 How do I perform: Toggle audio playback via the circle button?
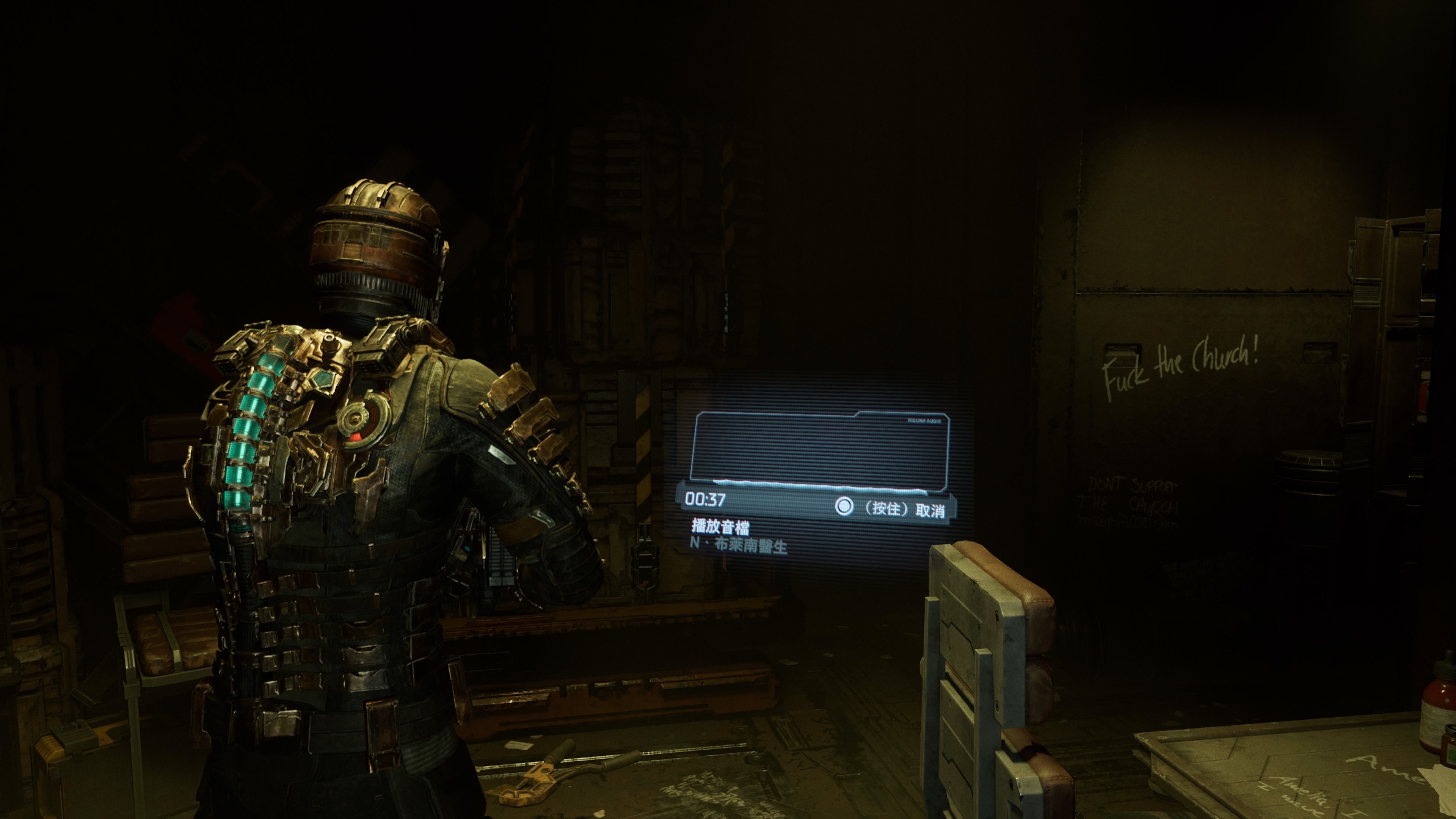point(845,508)
